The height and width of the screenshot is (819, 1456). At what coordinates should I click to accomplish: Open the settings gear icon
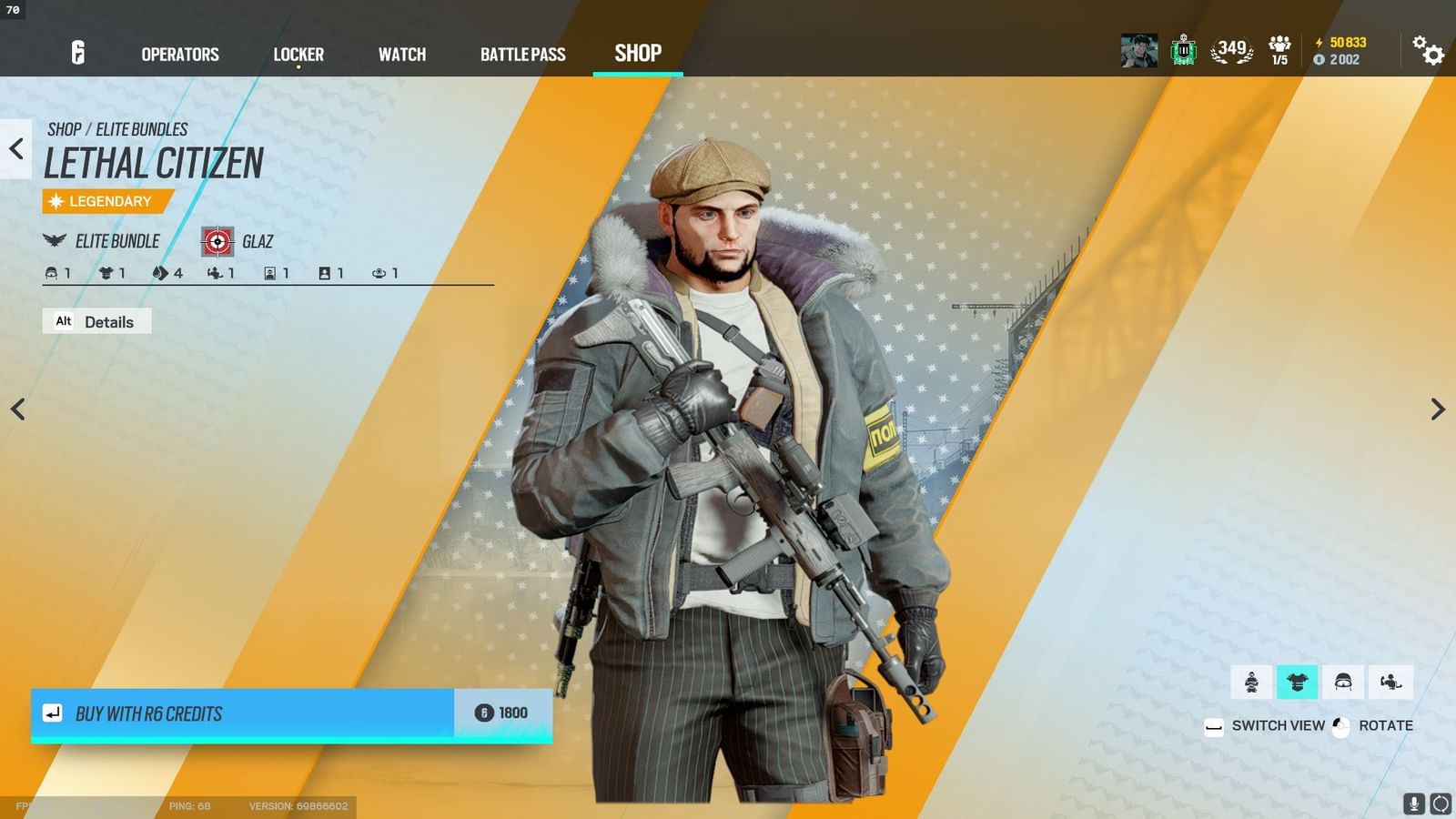coord(1429,55)
